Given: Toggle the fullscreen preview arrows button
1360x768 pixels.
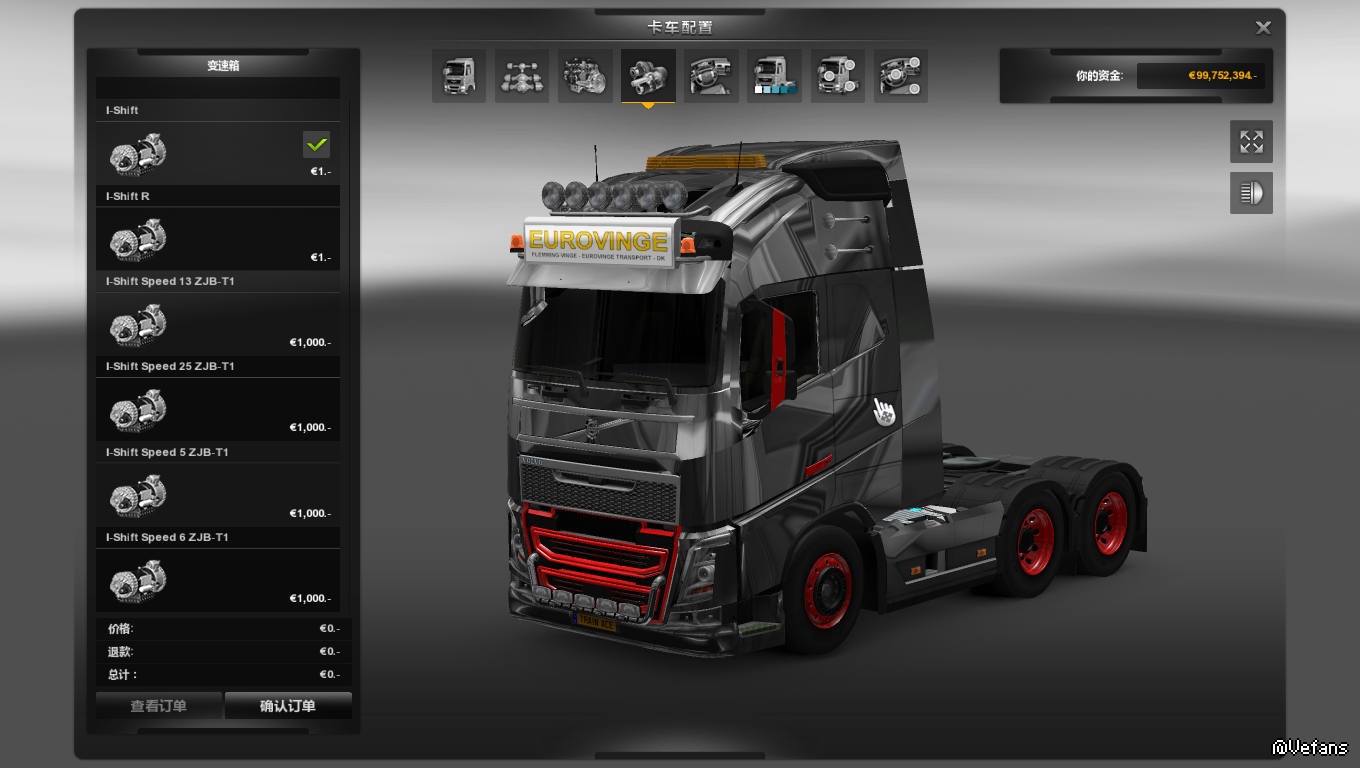Looking at the screenshot, I should [x=1251, y=142].
